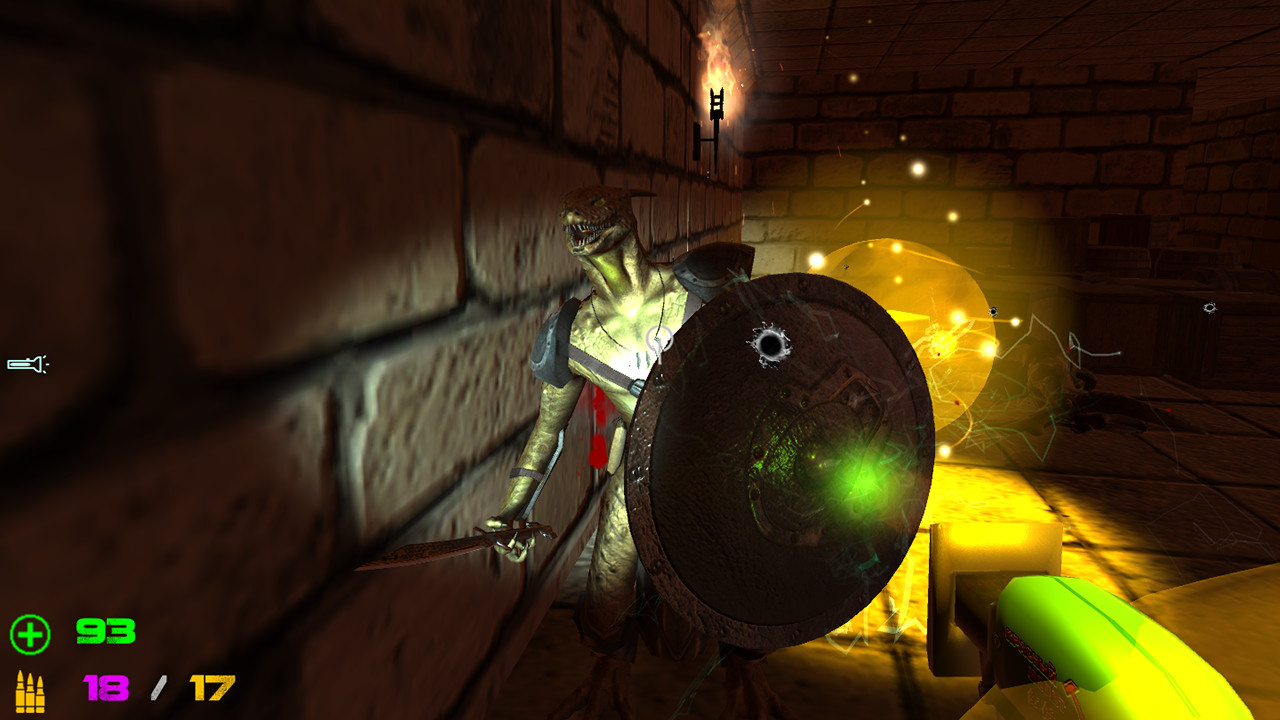This screenshot has width=1280, height=720.
Task: Click the enemy's shoulder armor plate
Action: point(710,270)
